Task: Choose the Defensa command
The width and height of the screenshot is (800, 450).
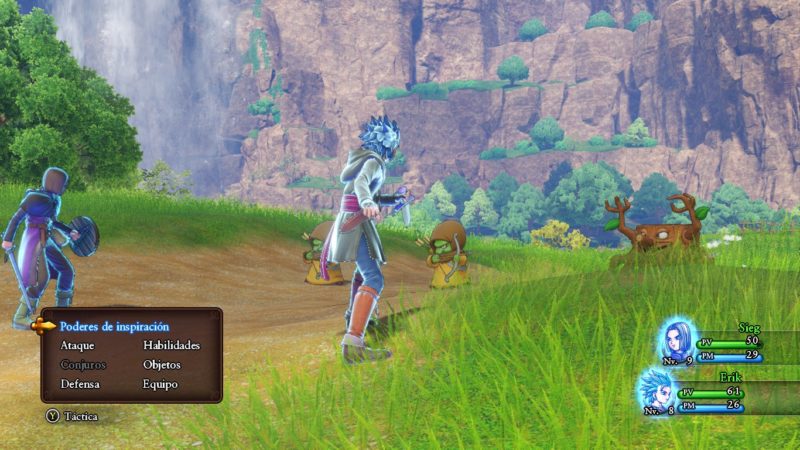Action: (x=80, y=384)
